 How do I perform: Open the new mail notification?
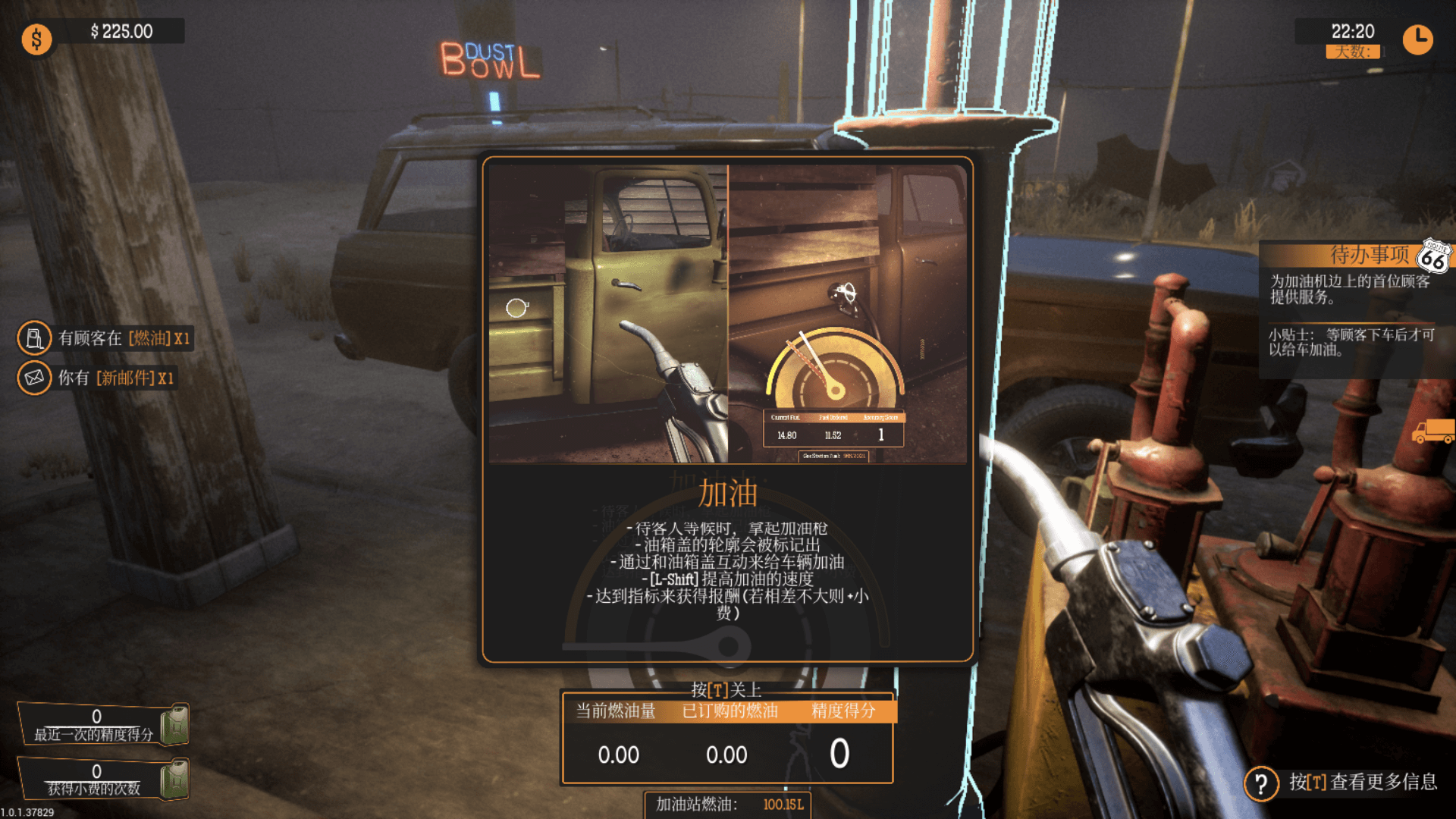[99, 378]
